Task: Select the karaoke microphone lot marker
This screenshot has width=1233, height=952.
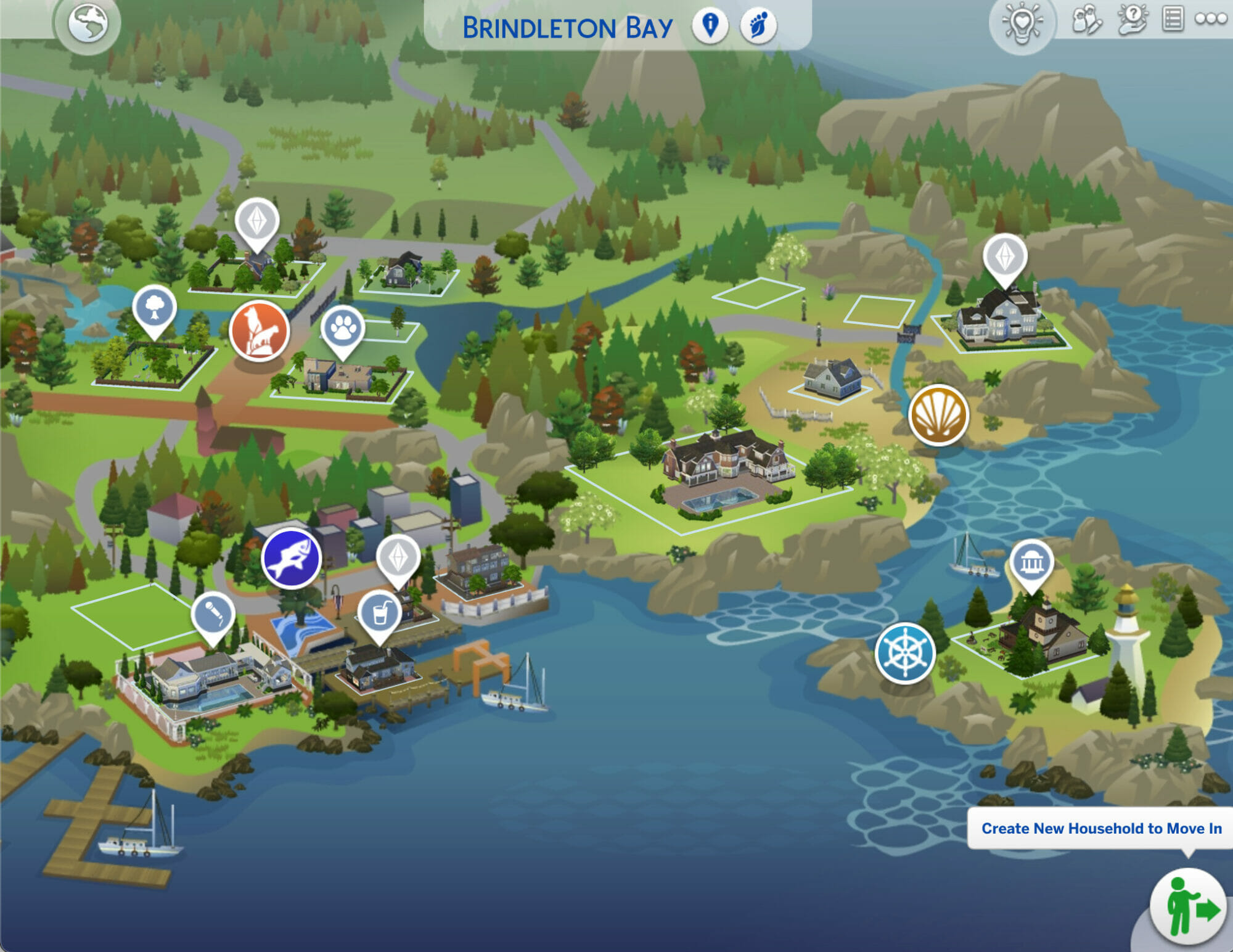Action: point(213,613)
